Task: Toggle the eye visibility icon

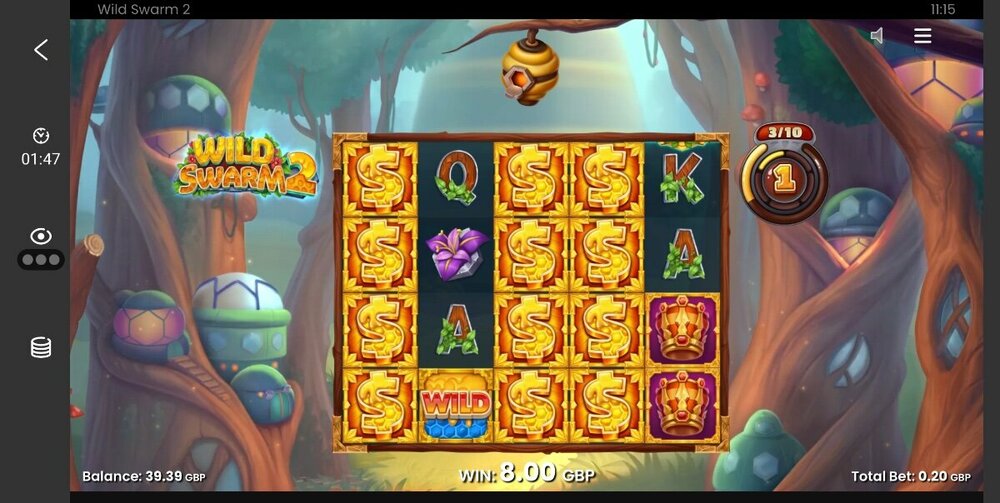Action: click(x=41, y=237)
